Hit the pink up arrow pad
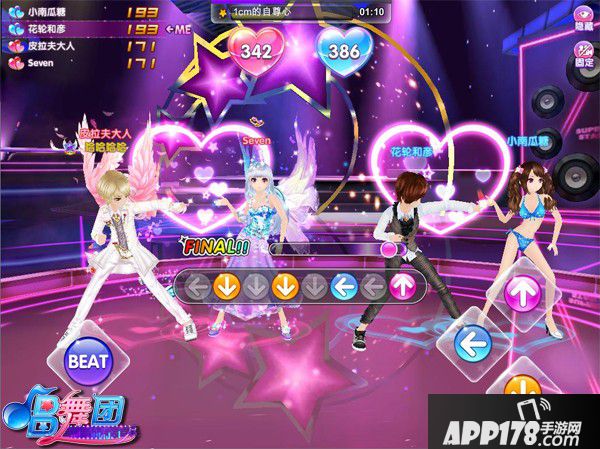The image size is (600, 449). (x=522, y=293)
